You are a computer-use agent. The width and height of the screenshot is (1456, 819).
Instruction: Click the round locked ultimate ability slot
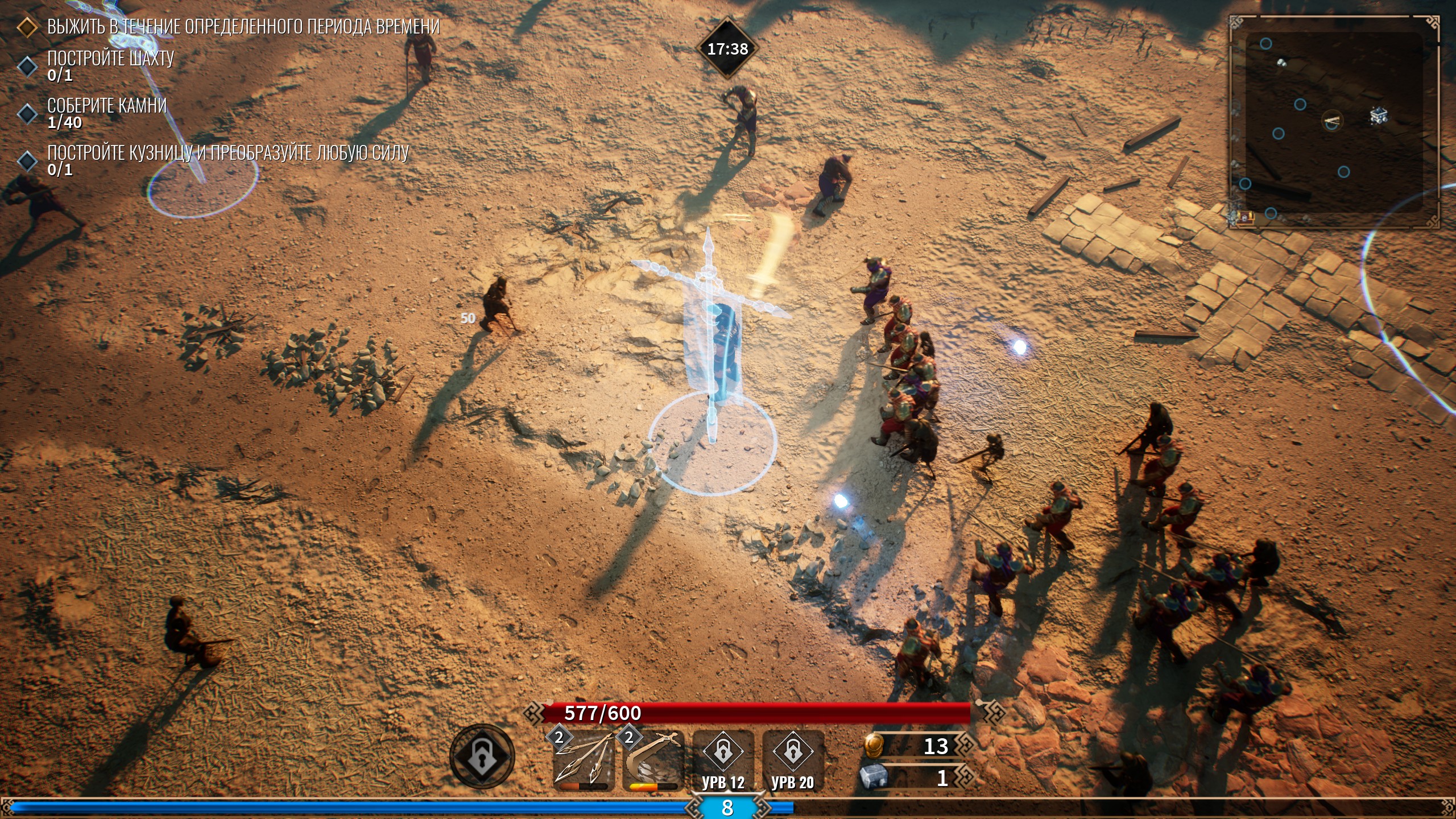[482, 756]
